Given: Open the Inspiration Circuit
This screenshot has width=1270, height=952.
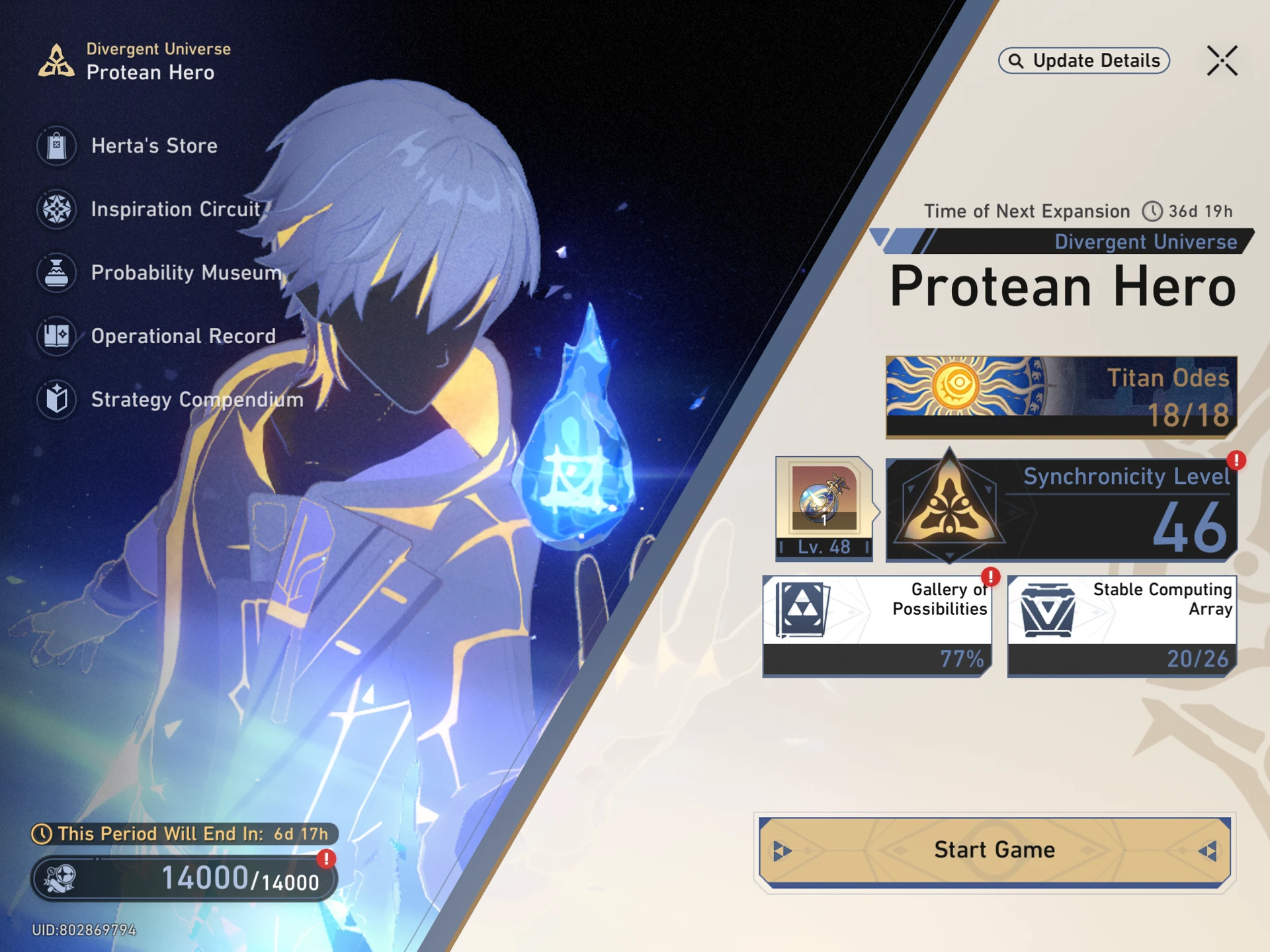Looking at the screenshot, I should click(x=175, y=209).
